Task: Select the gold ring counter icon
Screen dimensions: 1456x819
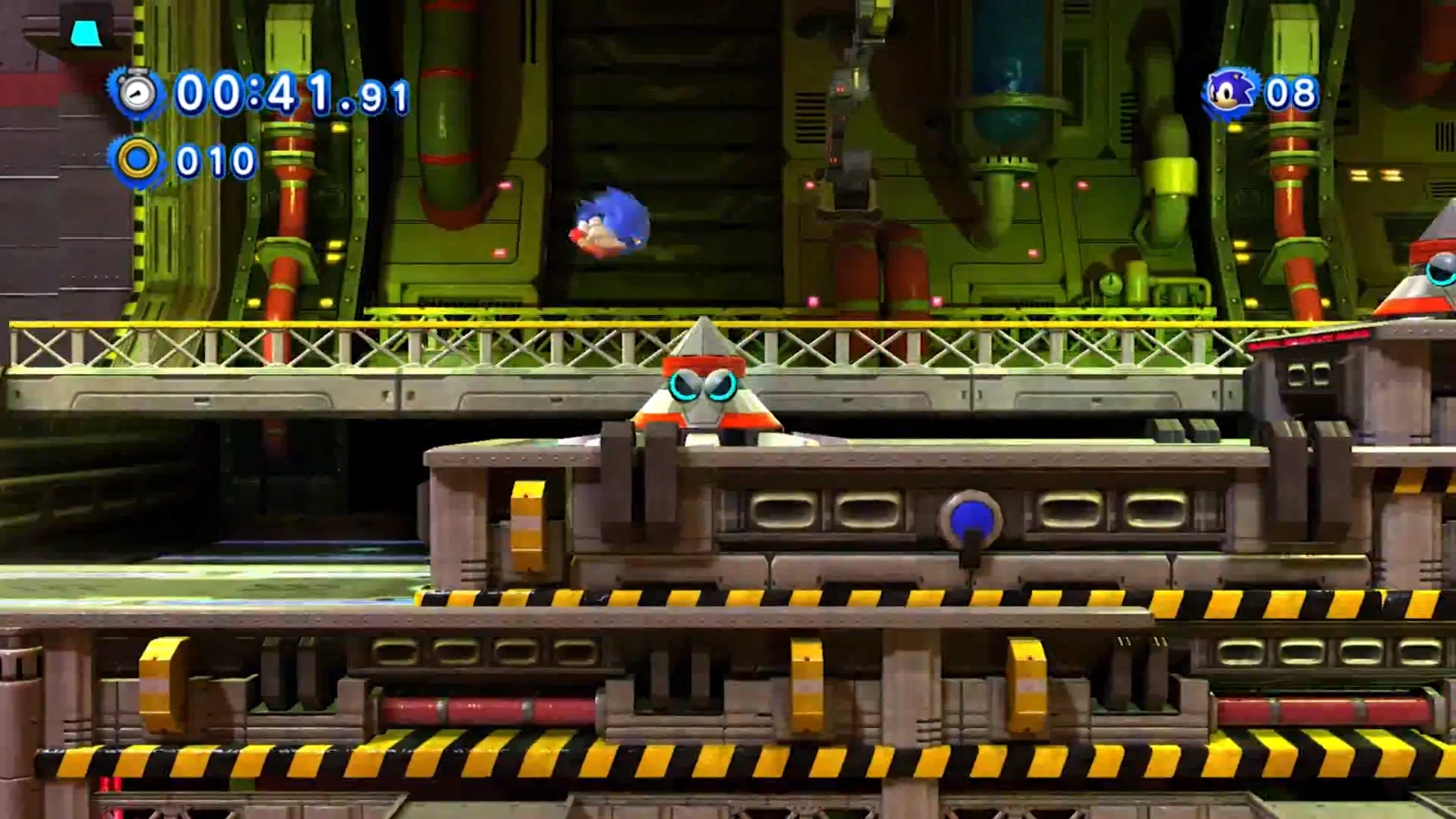Action: click(x=137, y=160)
